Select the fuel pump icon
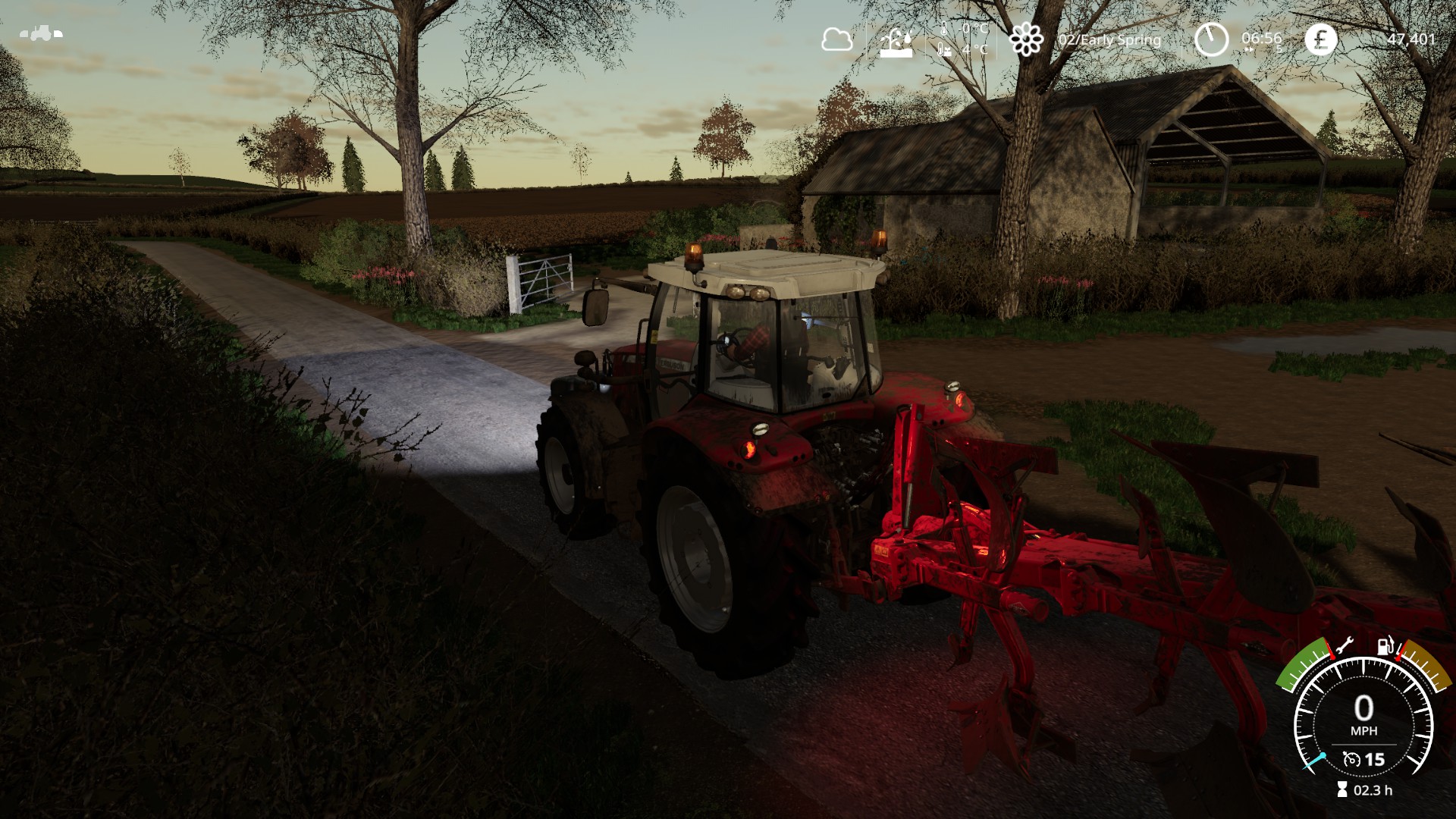Screen dimensions: 1456x819 point(1385,646)
